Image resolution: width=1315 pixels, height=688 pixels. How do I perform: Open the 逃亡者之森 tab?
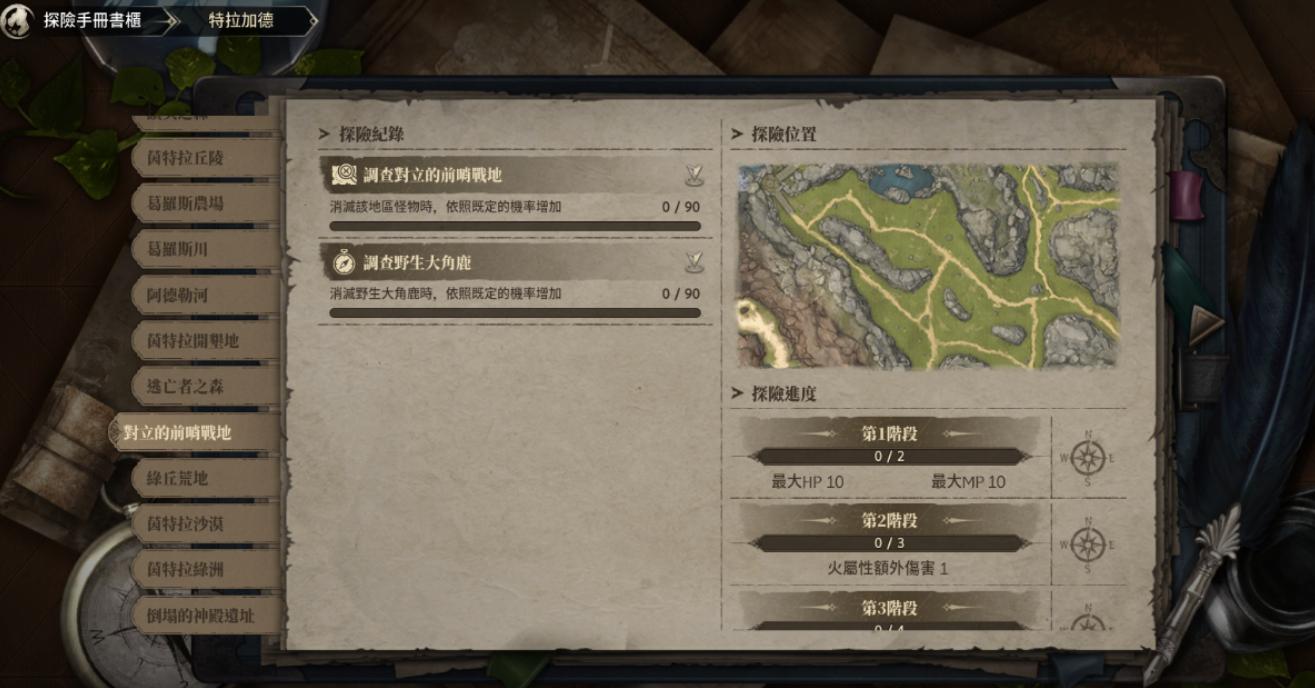click(186, 387)
